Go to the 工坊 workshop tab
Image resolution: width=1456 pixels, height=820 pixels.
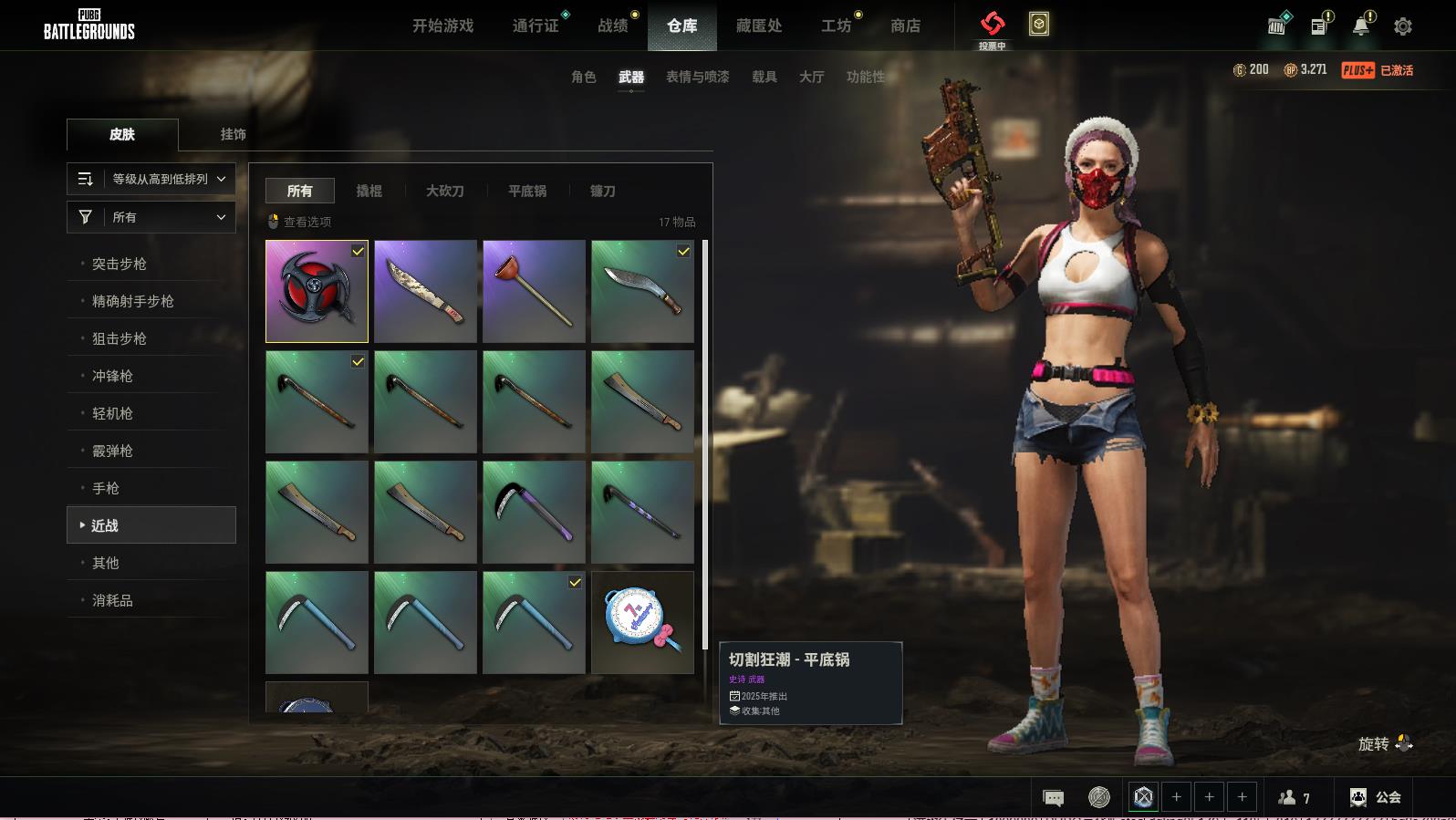coord(836,26)
